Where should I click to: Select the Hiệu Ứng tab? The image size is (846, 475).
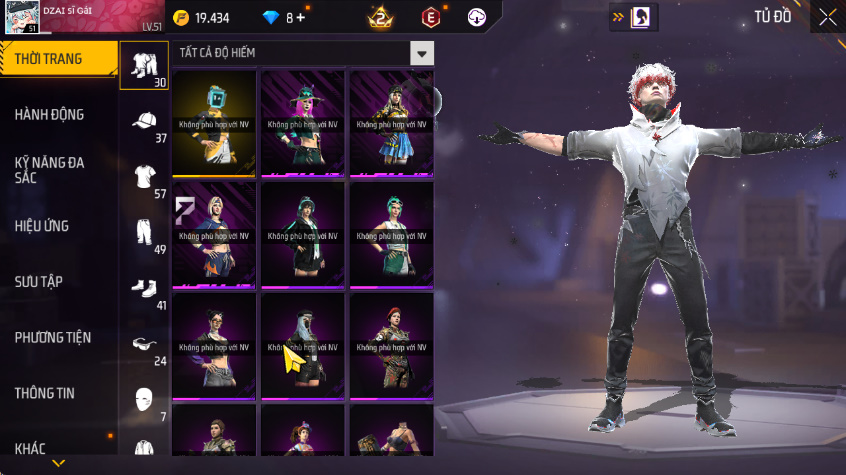point(42,226)
